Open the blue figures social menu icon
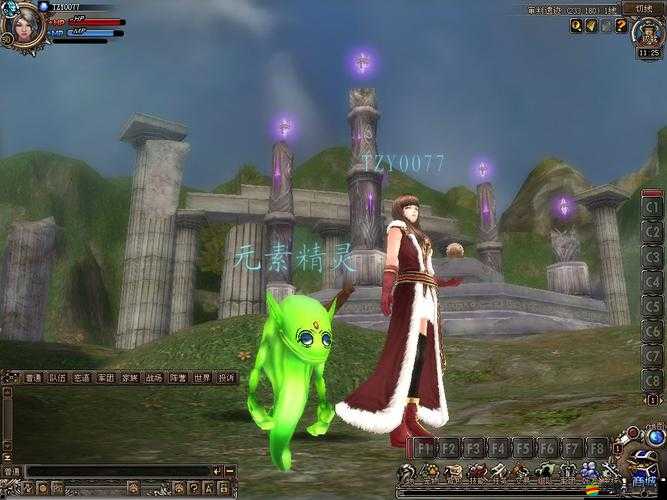 point(588,472)
